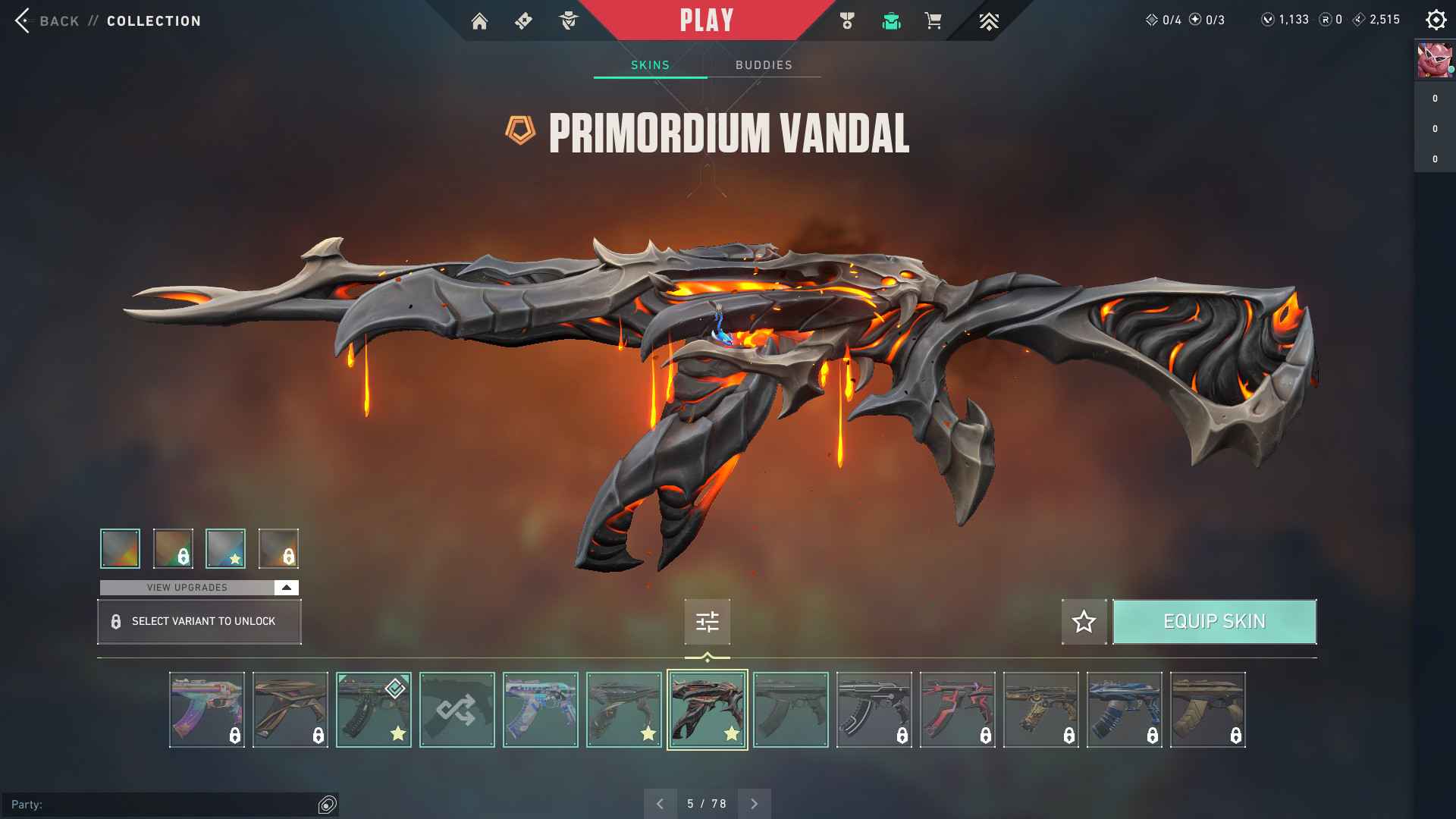Equip the Primordium Vandal skin
Screen dimensions: 1456x819
(1214, 622)
